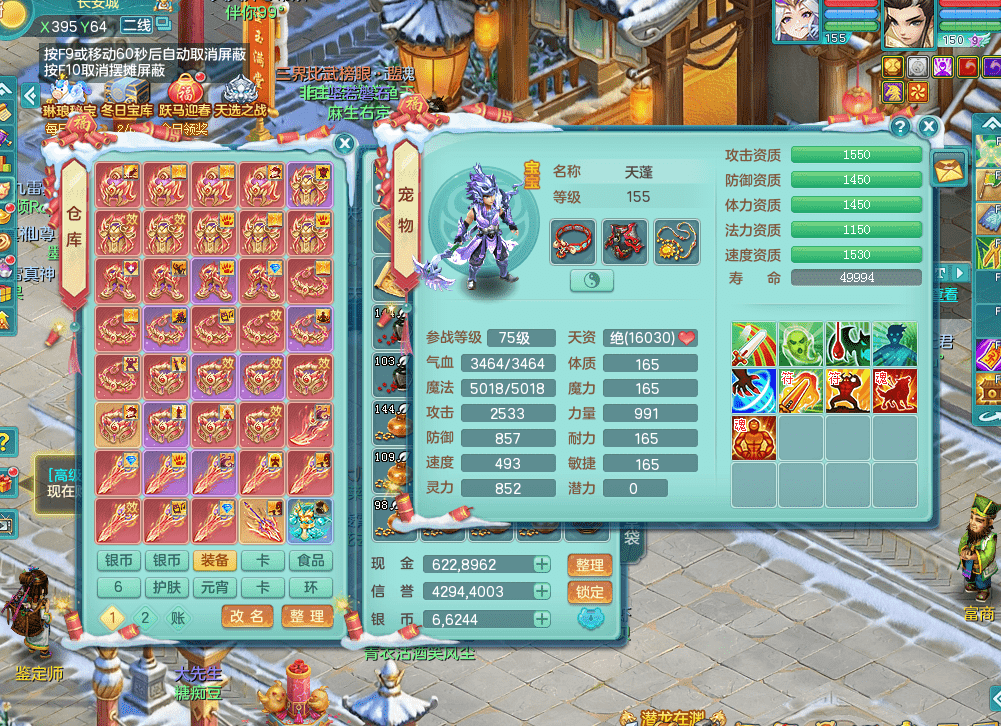
Task: Close the pet info panel
Action: click(929, 127)
